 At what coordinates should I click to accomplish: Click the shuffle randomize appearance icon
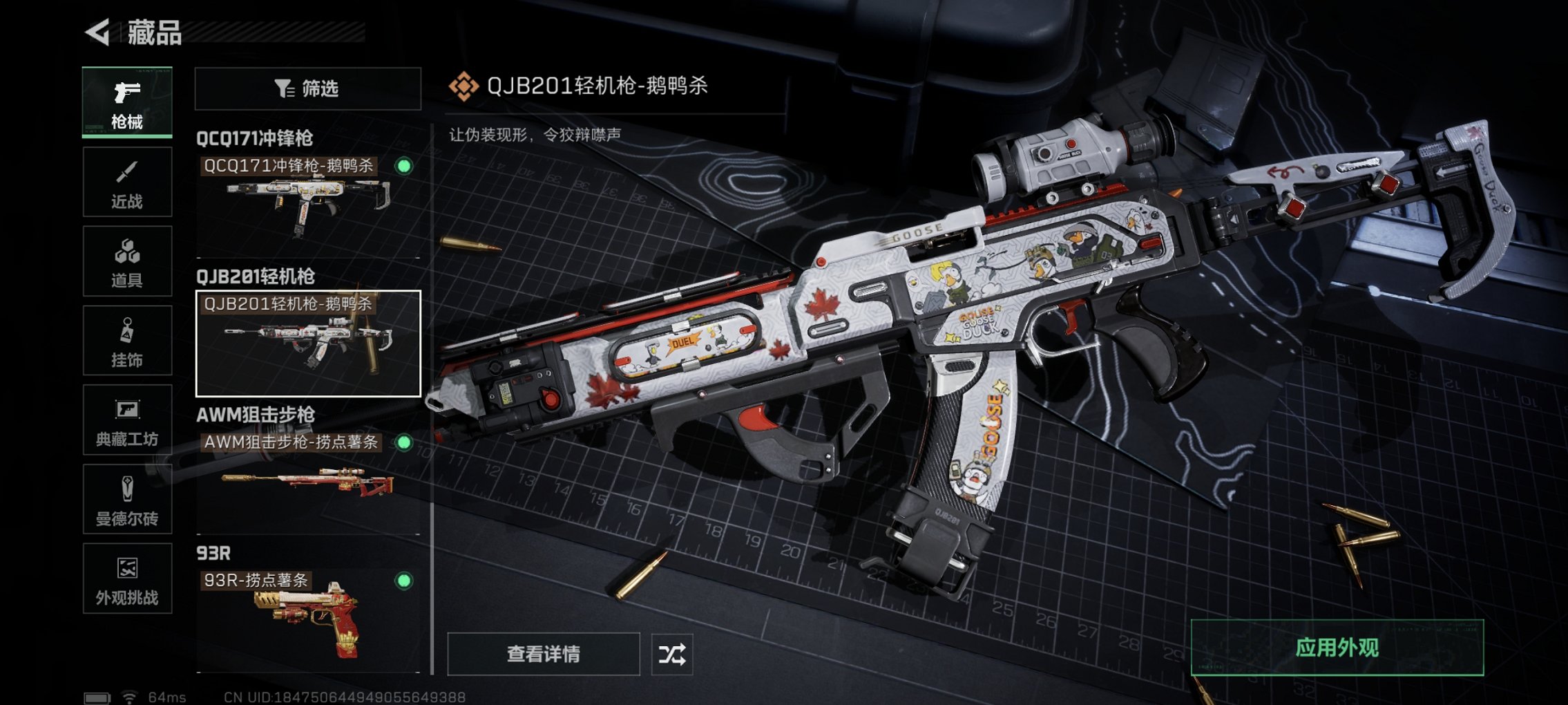(673, 653)
